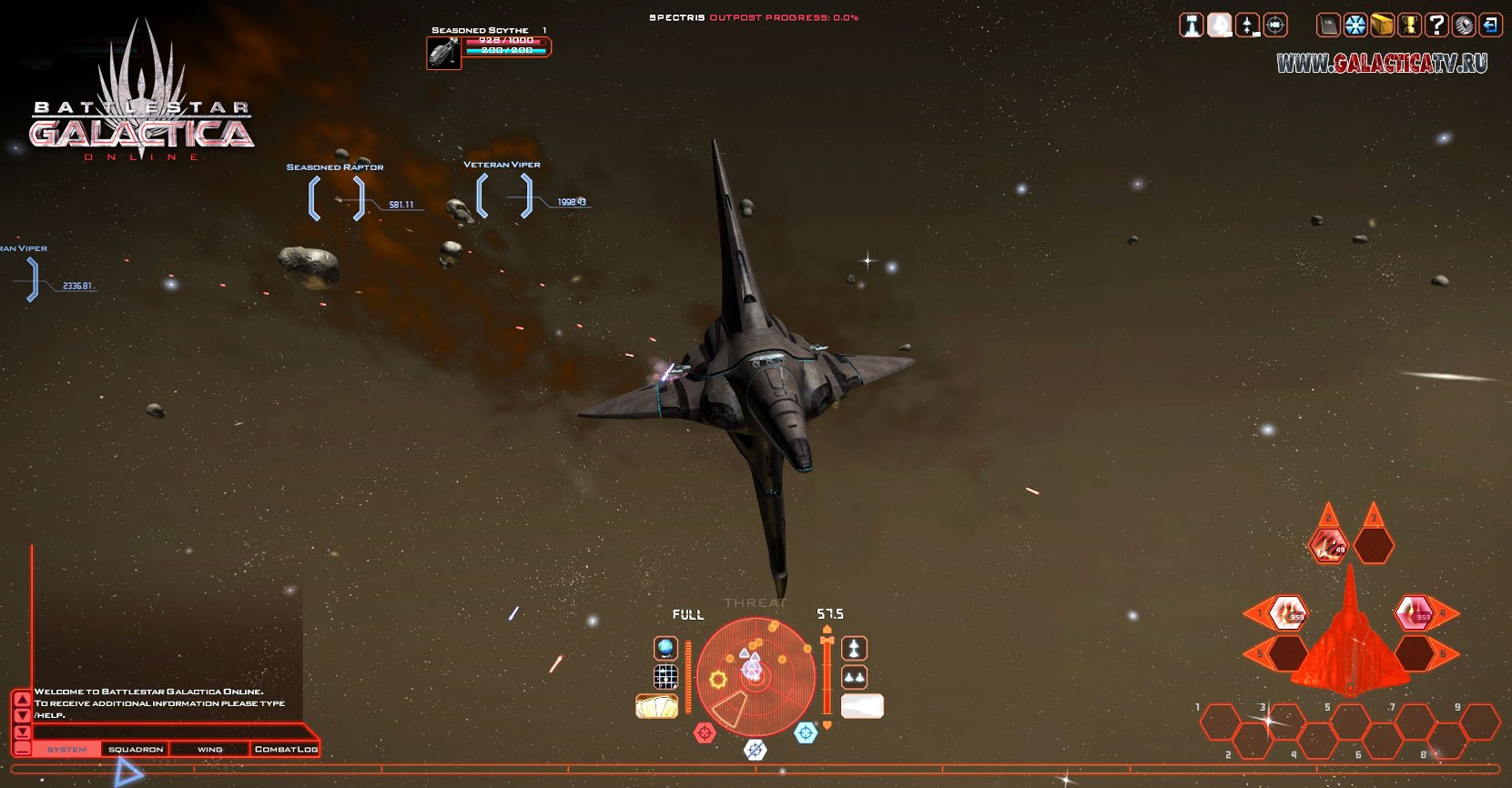
Task: Open the Wing chat tab
Action: click(209, 750)
